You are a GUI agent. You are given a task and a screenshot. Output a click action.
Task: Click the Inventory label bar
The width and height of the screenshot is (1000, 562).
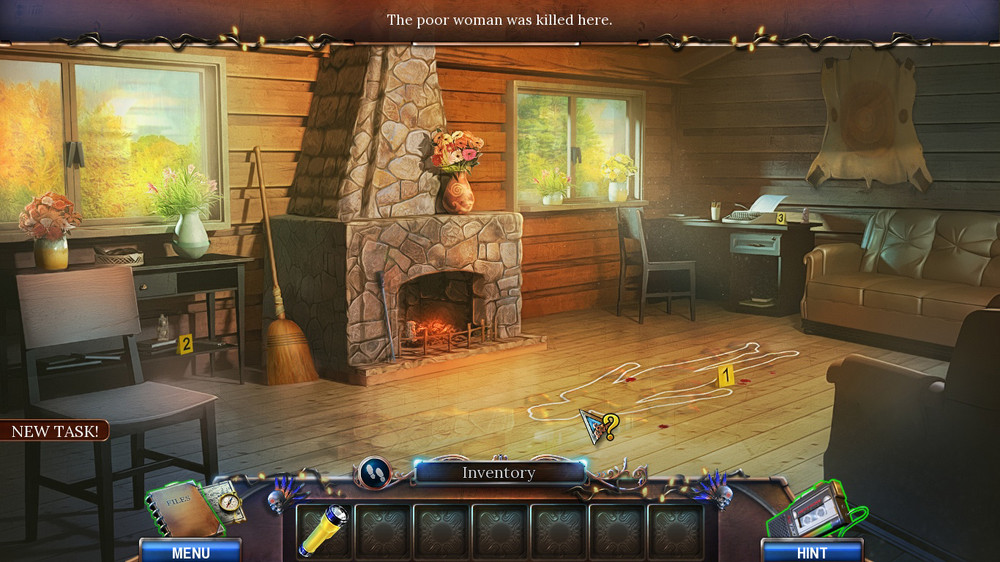pyautogui.click(x=499, y=473)
